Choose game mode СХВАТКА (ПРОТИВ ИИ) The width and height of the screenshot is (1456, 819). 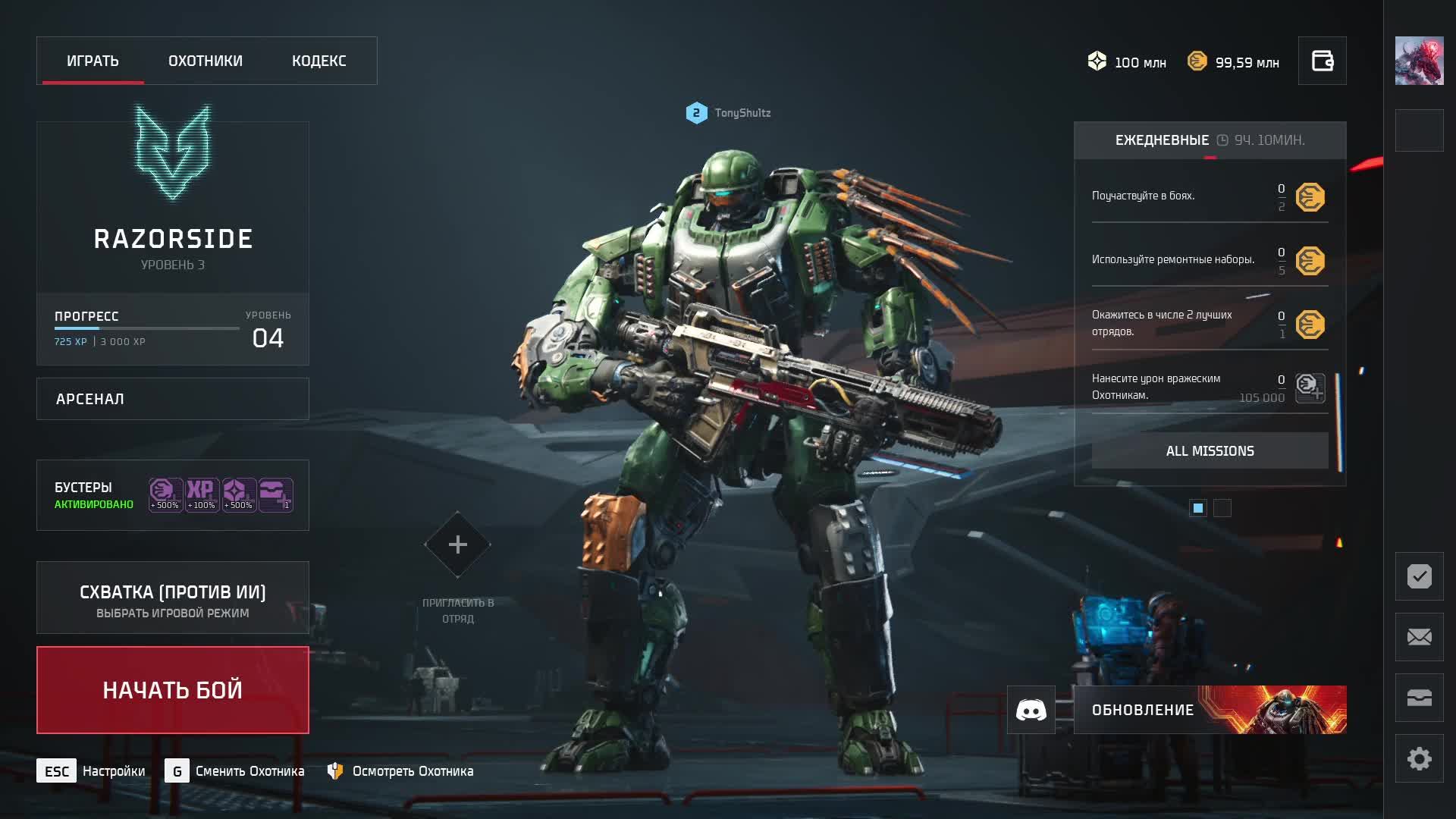173,598
